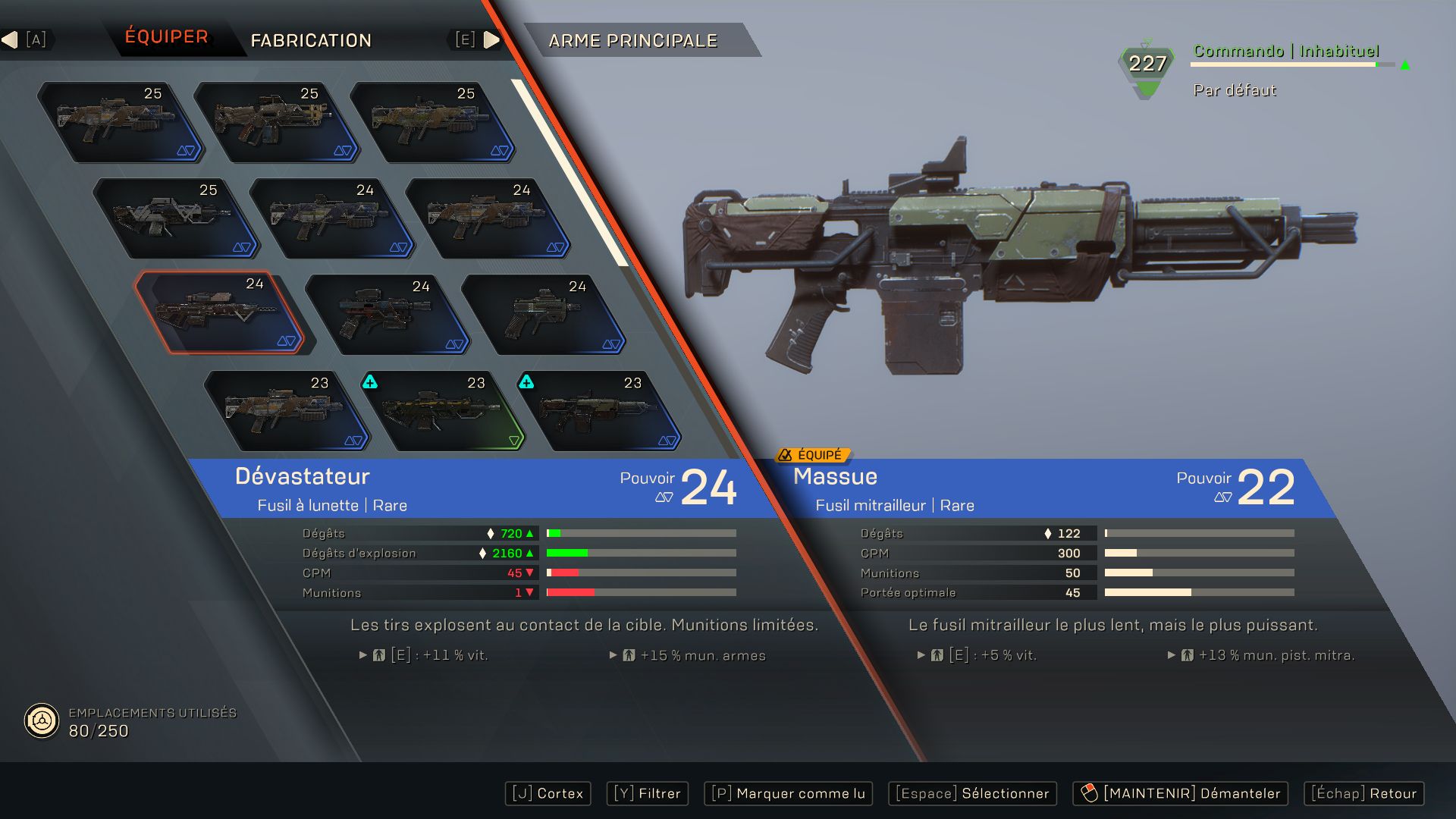This screenshot has width=1456, height=819.
Task: Confirm with the Sélectionner button
Action: [972, 793]
